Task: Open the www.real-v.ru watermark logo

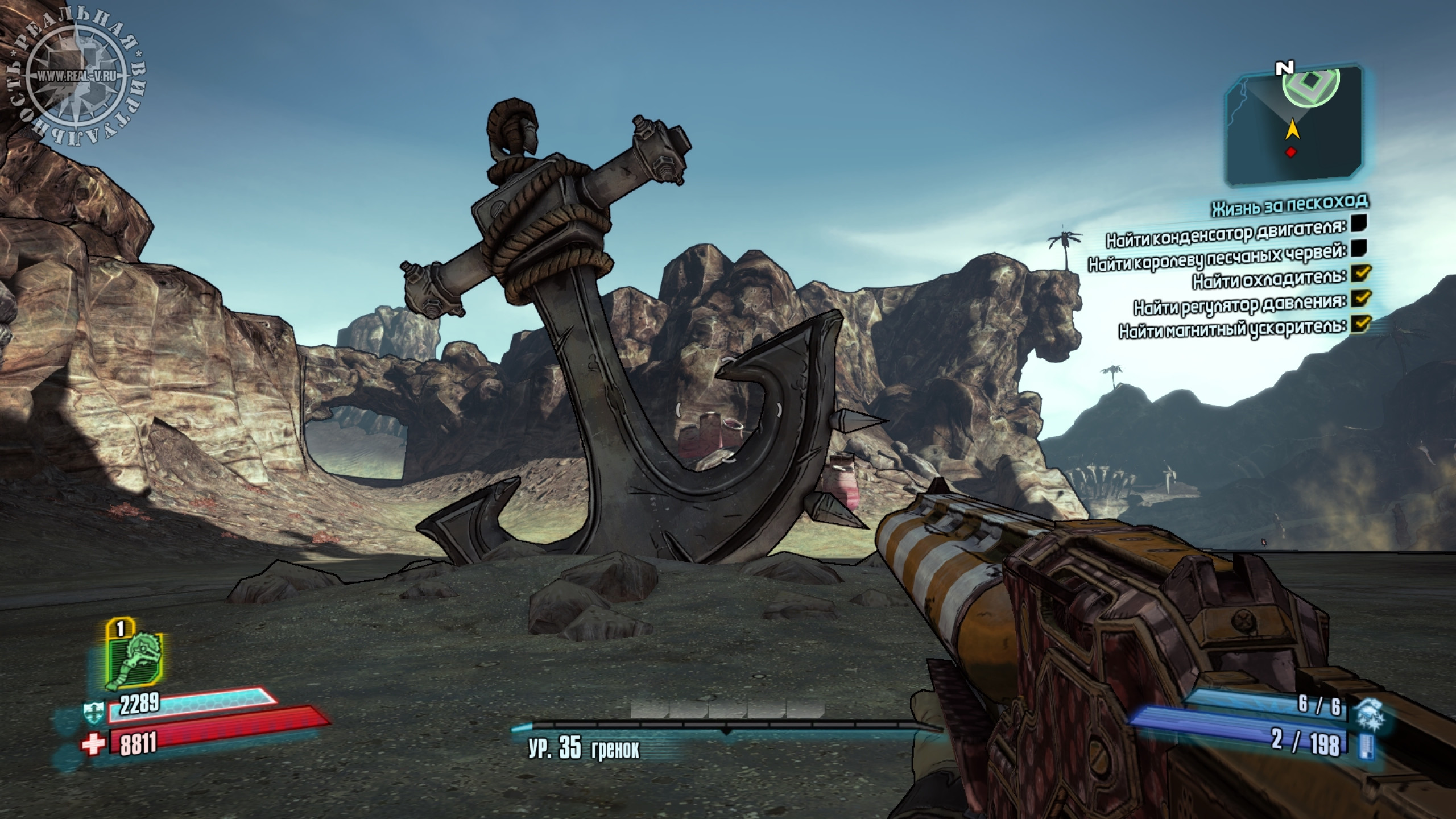Action: coord(75,75)
